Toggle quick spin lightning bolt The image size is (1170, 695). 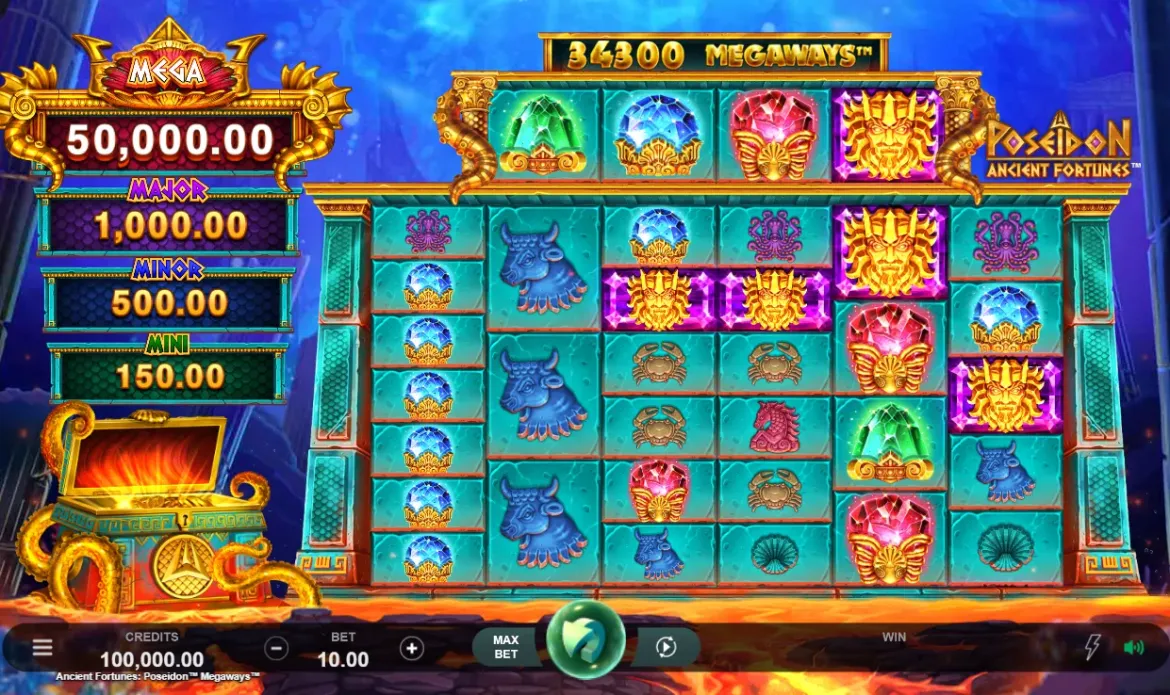pyautogui.click(x=1092, y=648)
